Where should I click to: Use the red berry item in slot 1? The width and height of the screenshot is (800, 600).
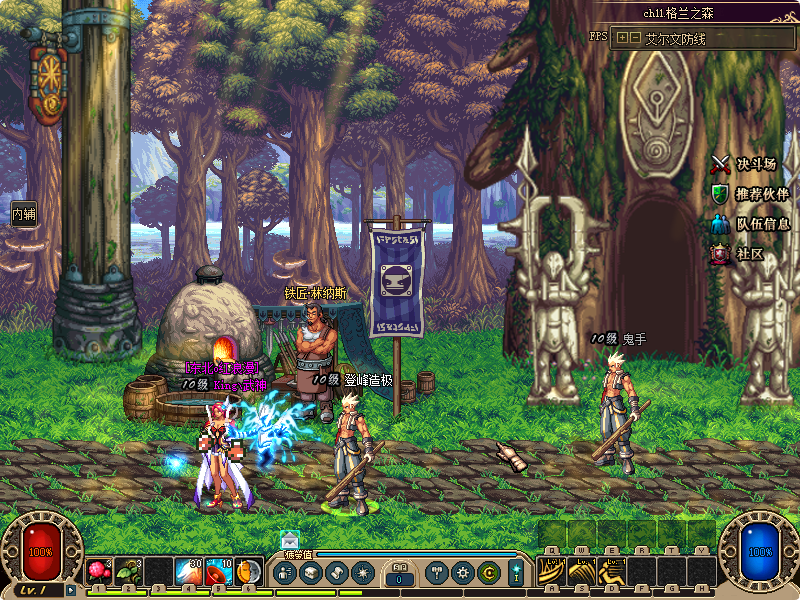(x=99, y=572)
